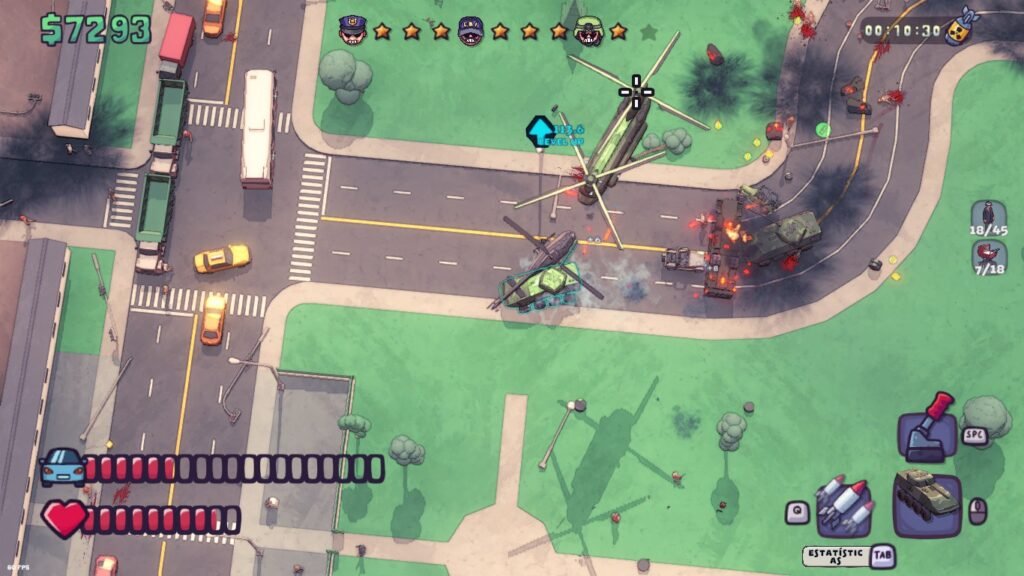This screenshot has width=1024, height=576.
Task: Click the nuke bomb icon by timer
Action: pyautogui.click(x=961, y=29)
